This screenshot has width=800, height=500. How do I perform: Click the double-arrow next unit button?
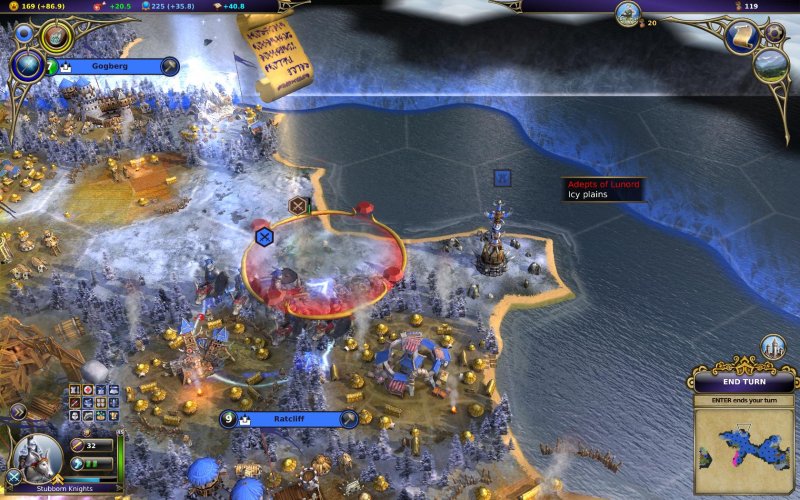17,411
